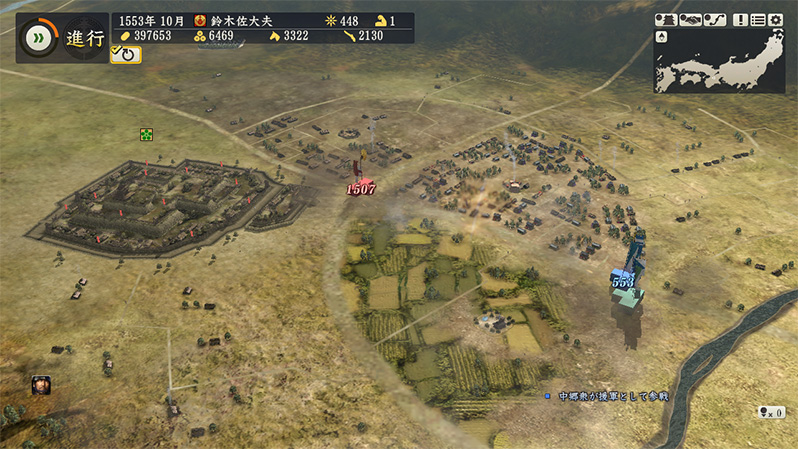This screenshot has width=798, height=449.
Task: Open the castle overview icon
Action: point(666,19)
